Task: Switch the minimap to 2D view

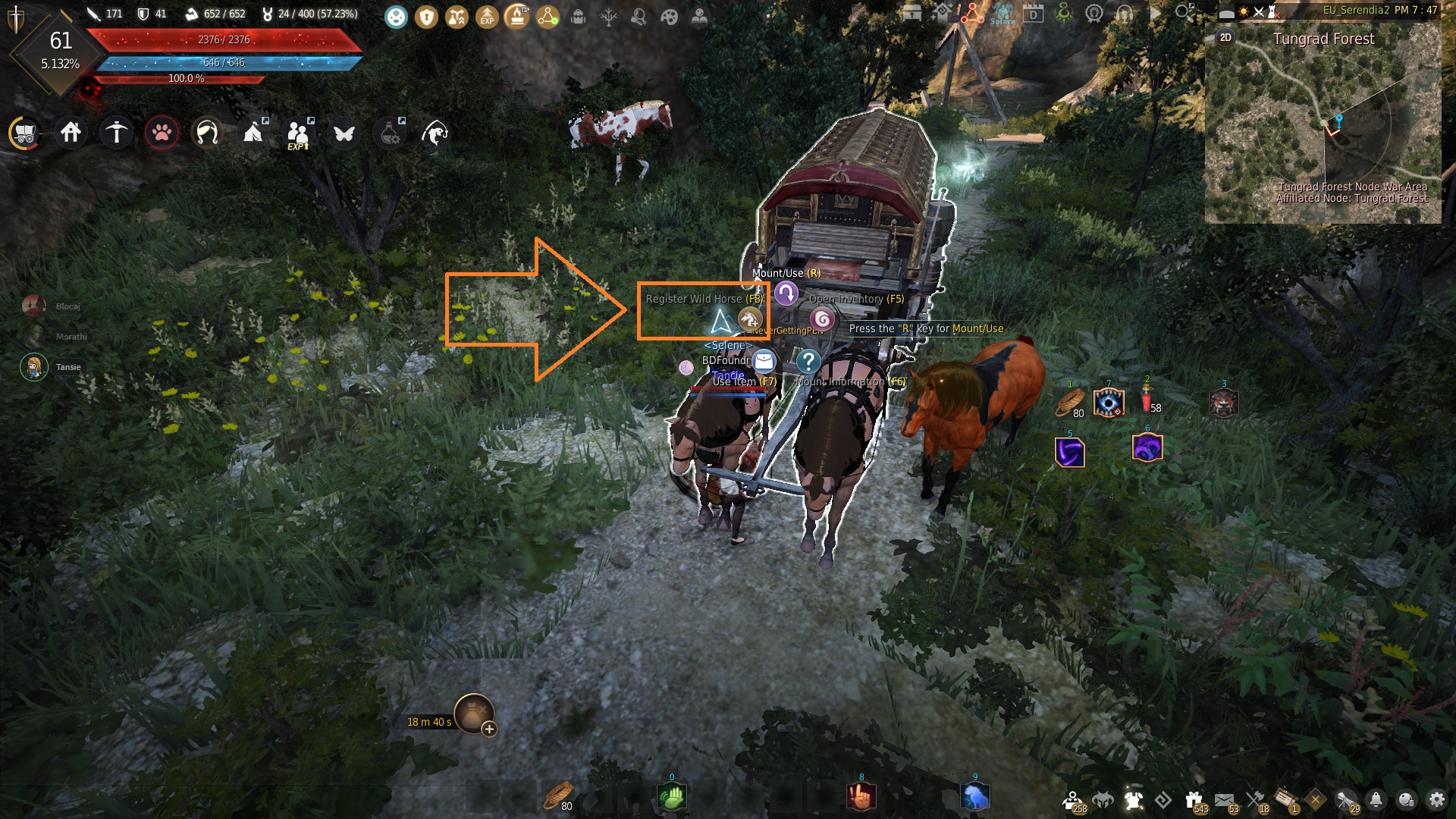Action: point(1226,38)
